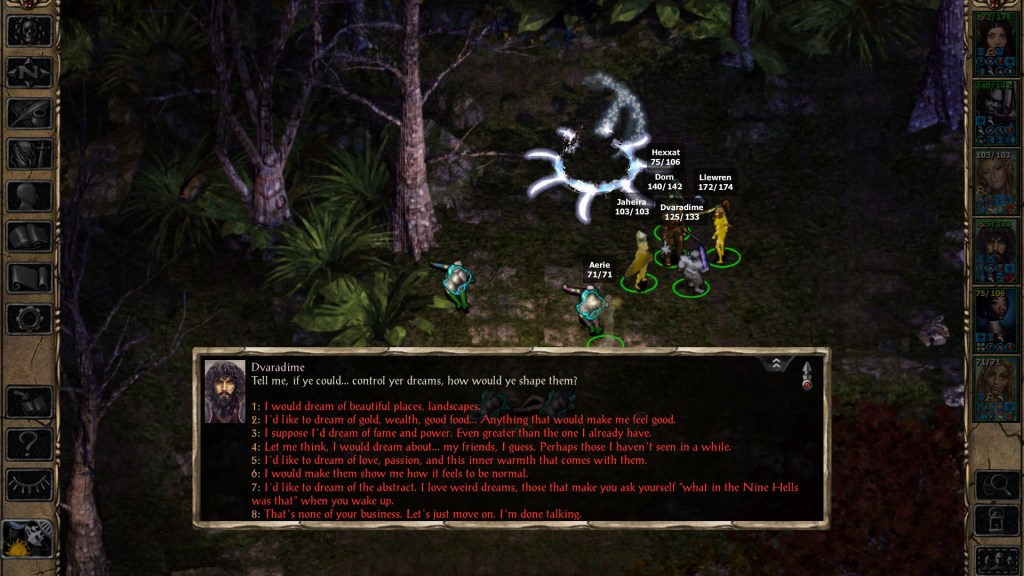Reply that dreams should show feeling normal
Viewport: 1024px width, 576px height.
403,474
